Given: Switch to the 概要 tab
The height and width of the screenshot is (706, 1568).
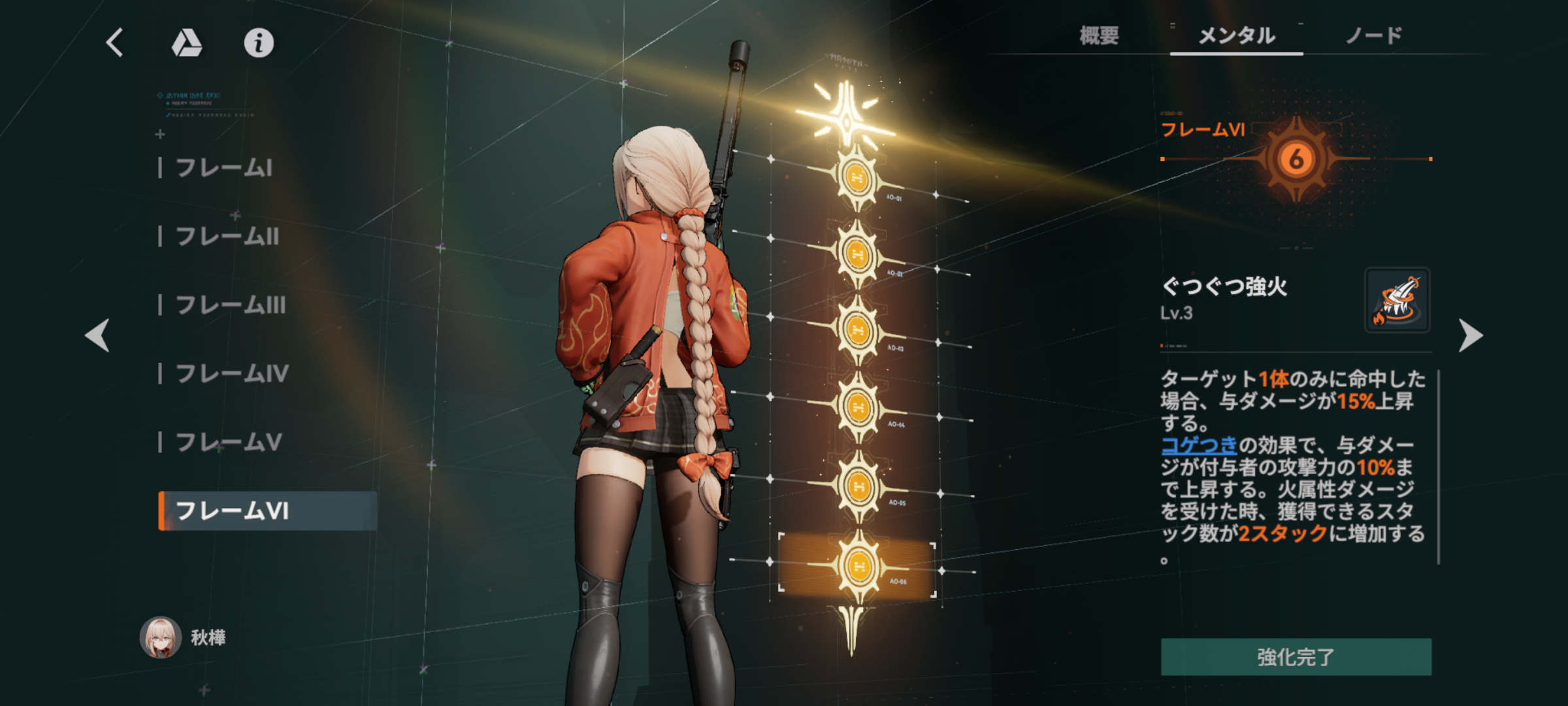Looking at the screenshot, I should [x=1099, y=35].
